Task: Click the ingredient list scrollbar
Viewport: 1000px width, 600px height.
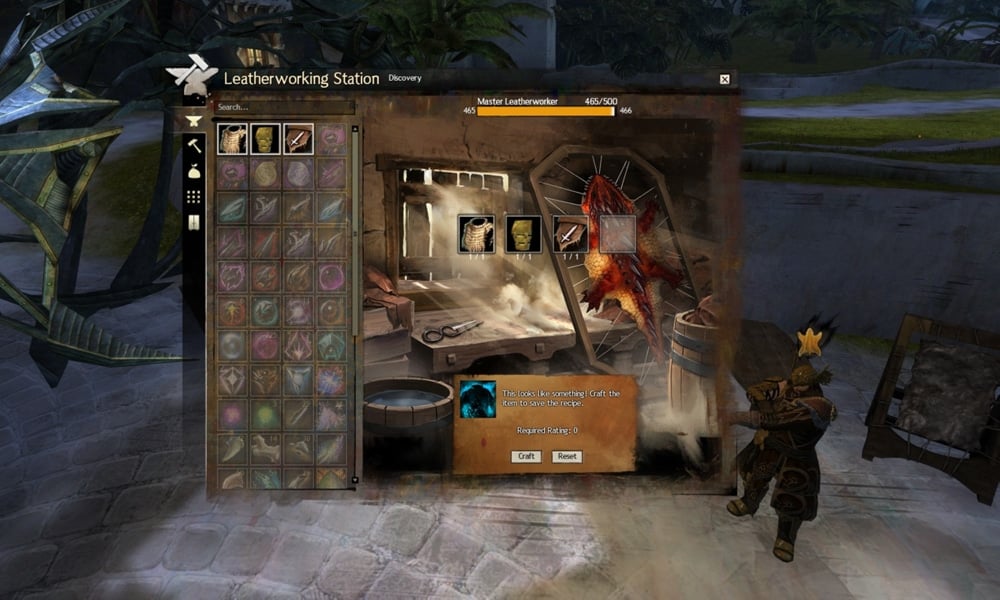Action: click(x=354, y=300)
